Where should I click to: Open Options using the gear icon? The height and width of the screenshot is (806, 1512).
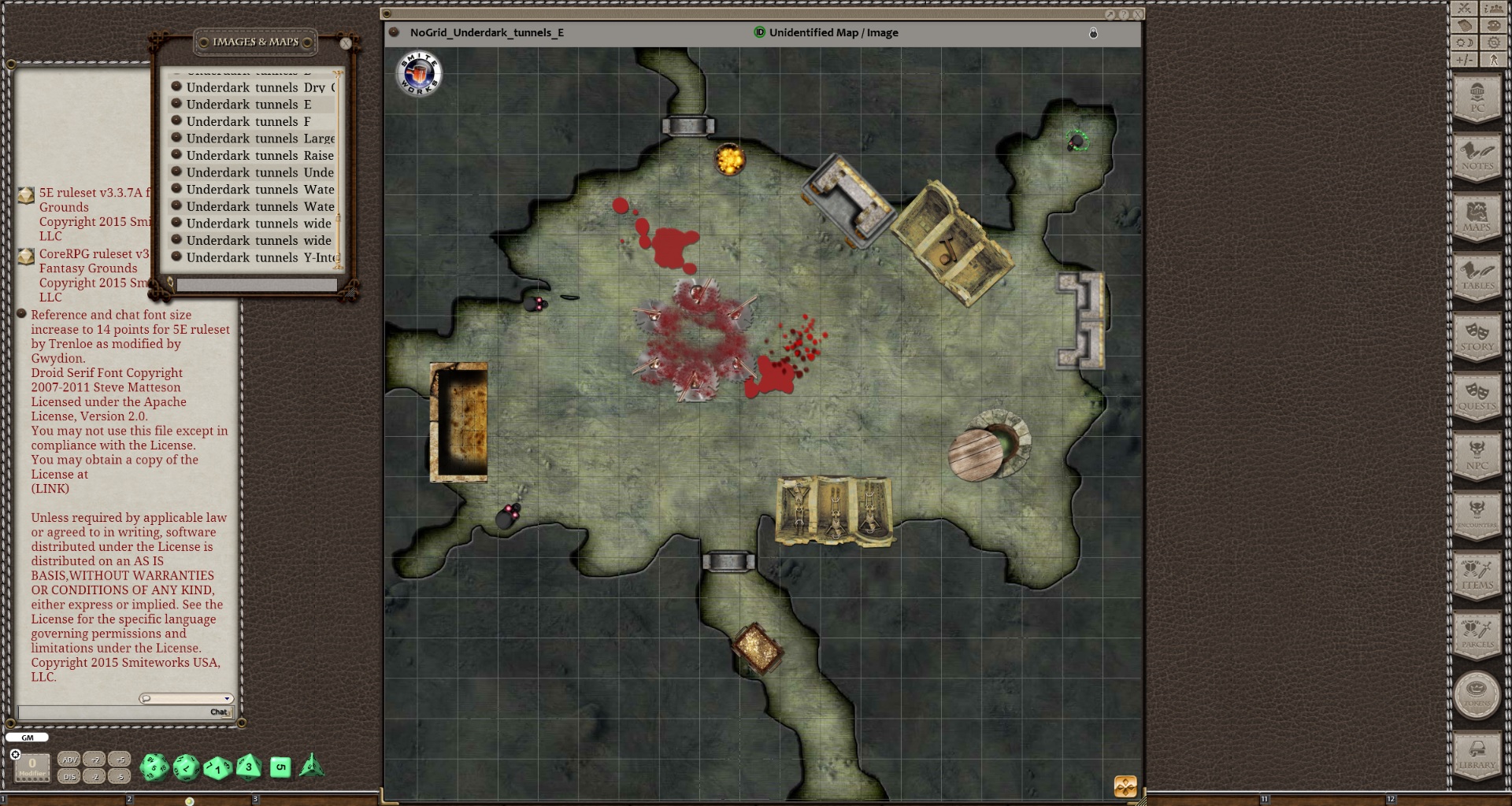coord(1492,42)
